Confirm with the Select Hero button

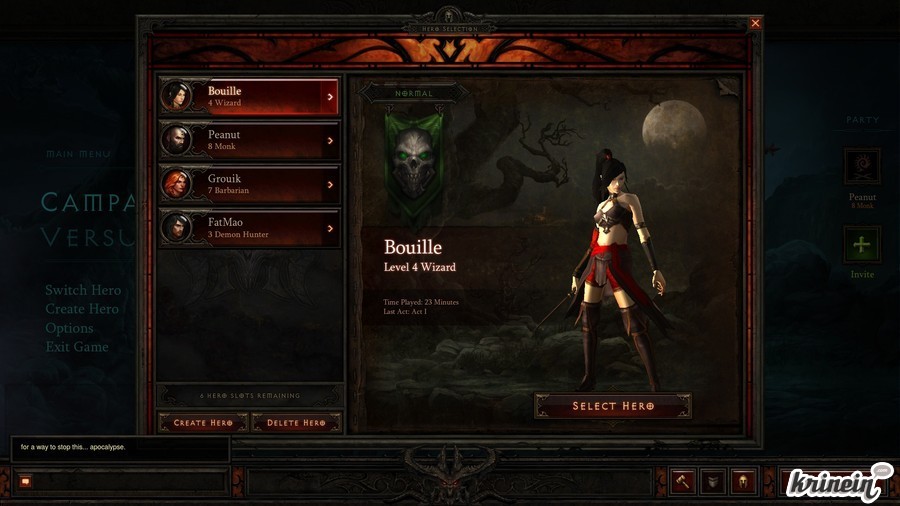click(x=613, y=406)
